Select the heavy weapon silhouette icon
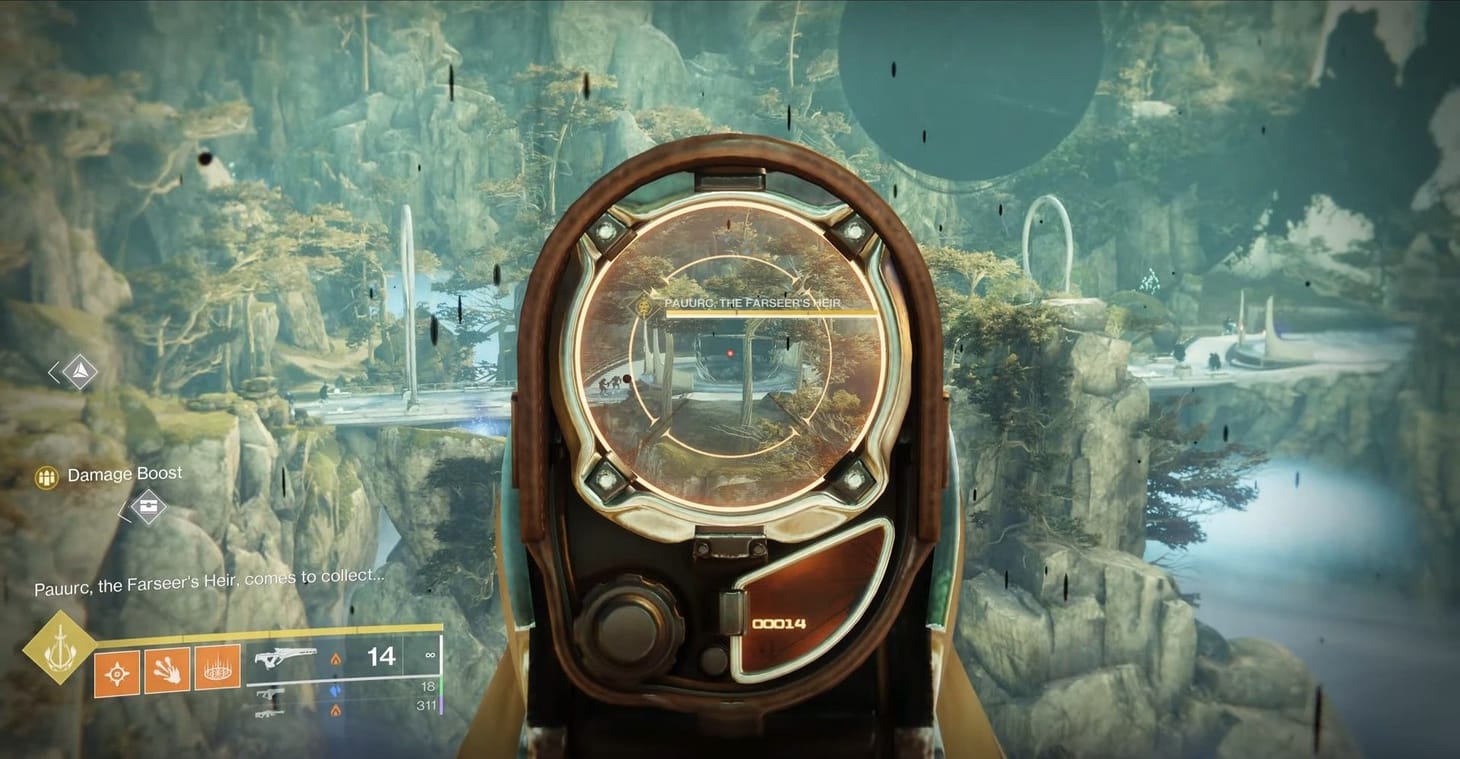1460x759 pixels. pyautogui.click(x=270, y=714)
